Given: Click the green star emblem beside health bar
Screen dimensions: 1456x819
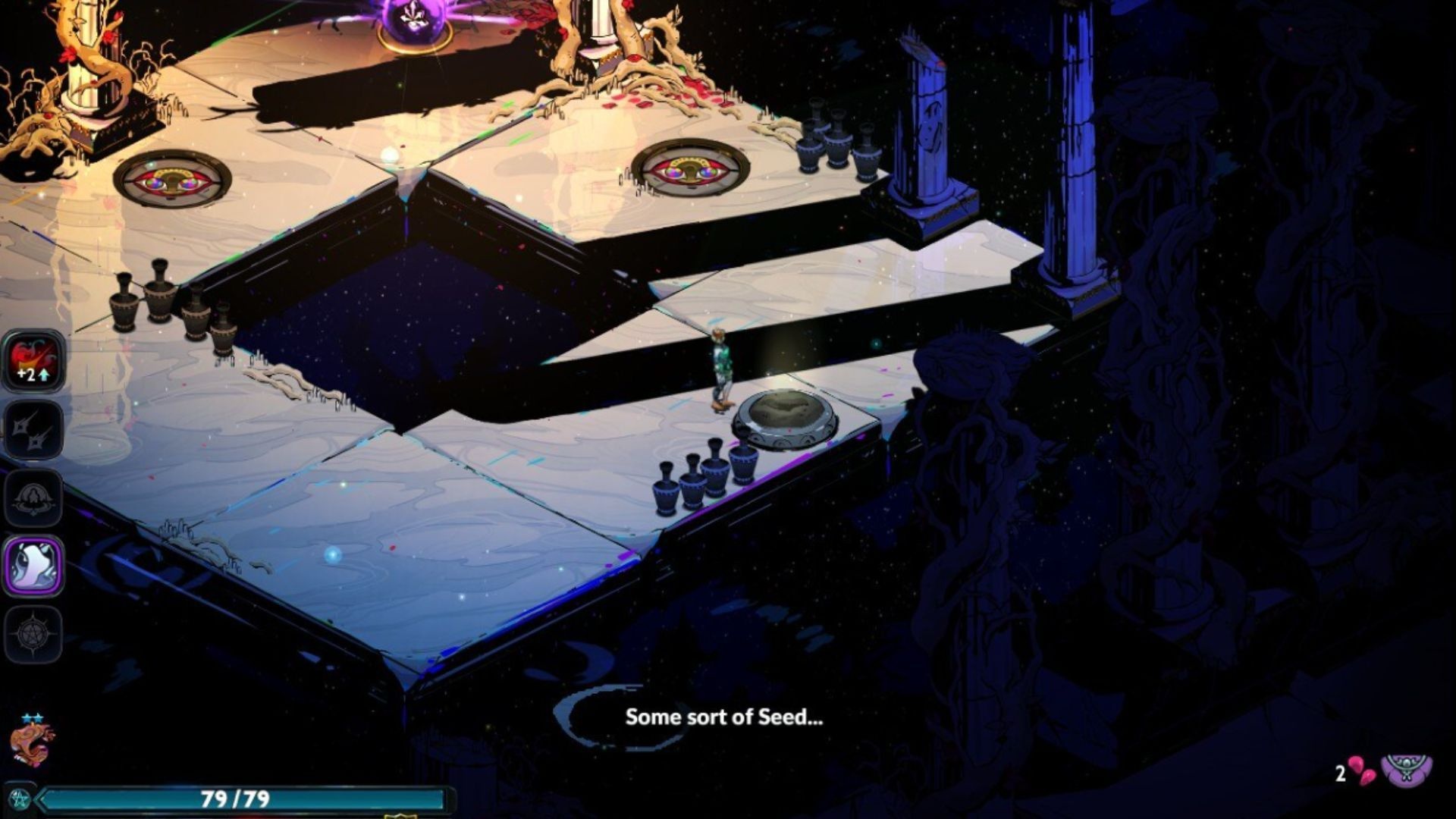Looking at the screenshot, I should 19,799.
